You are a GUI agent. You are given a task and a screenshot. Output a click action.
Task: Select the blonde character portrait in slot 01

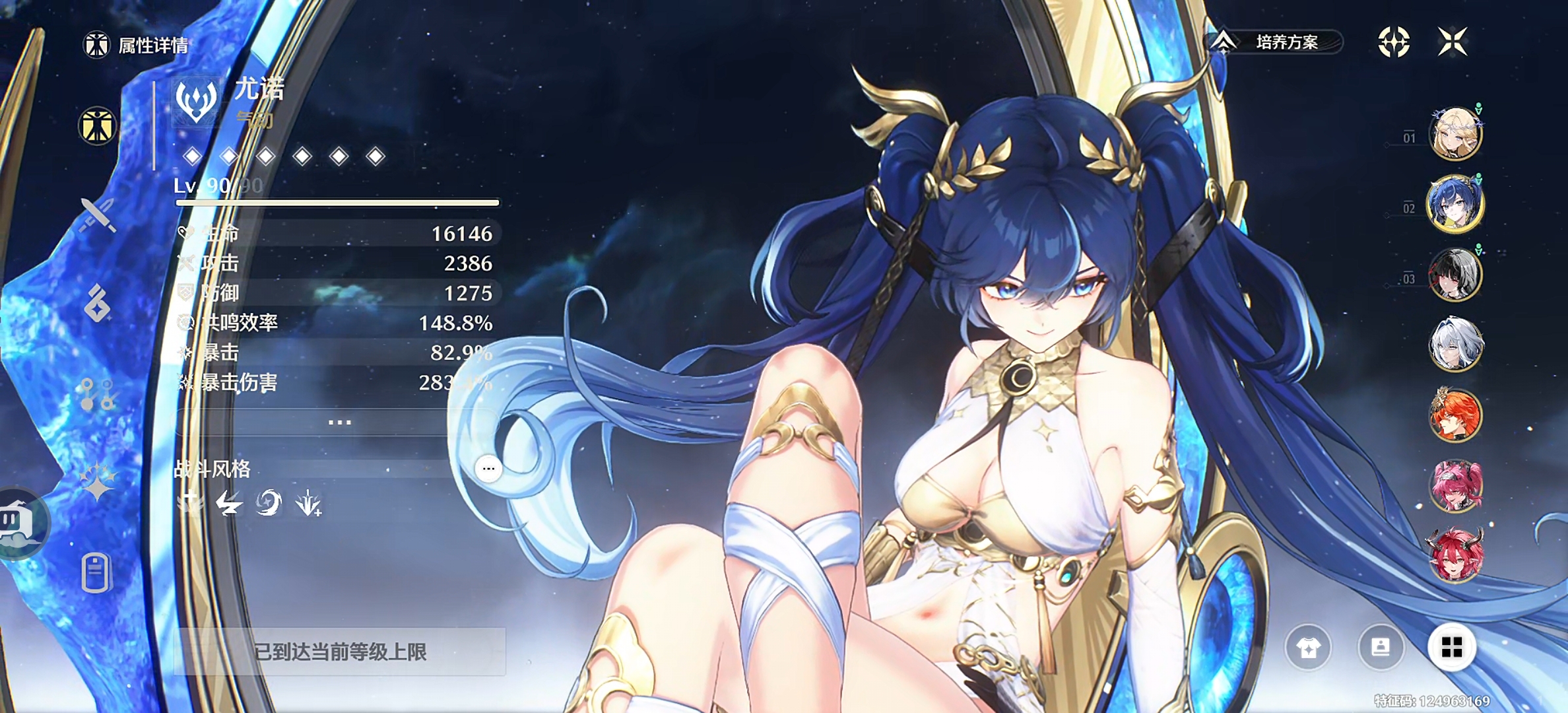click(1455, 134)
